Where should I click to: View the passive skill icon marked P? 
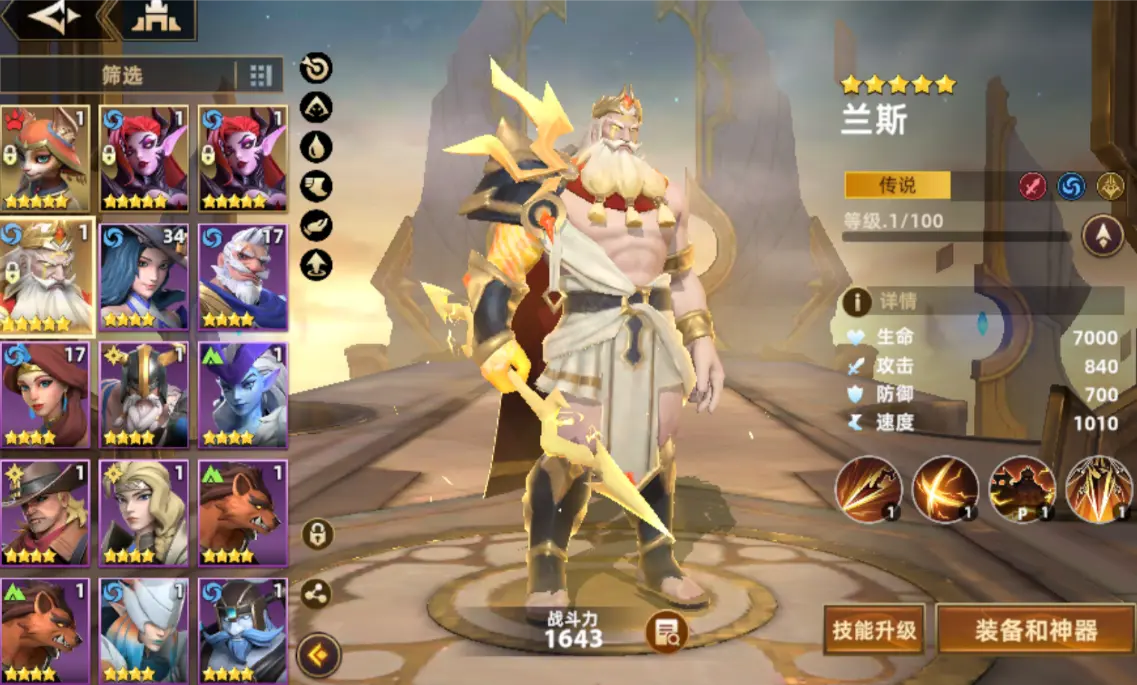1022,489
